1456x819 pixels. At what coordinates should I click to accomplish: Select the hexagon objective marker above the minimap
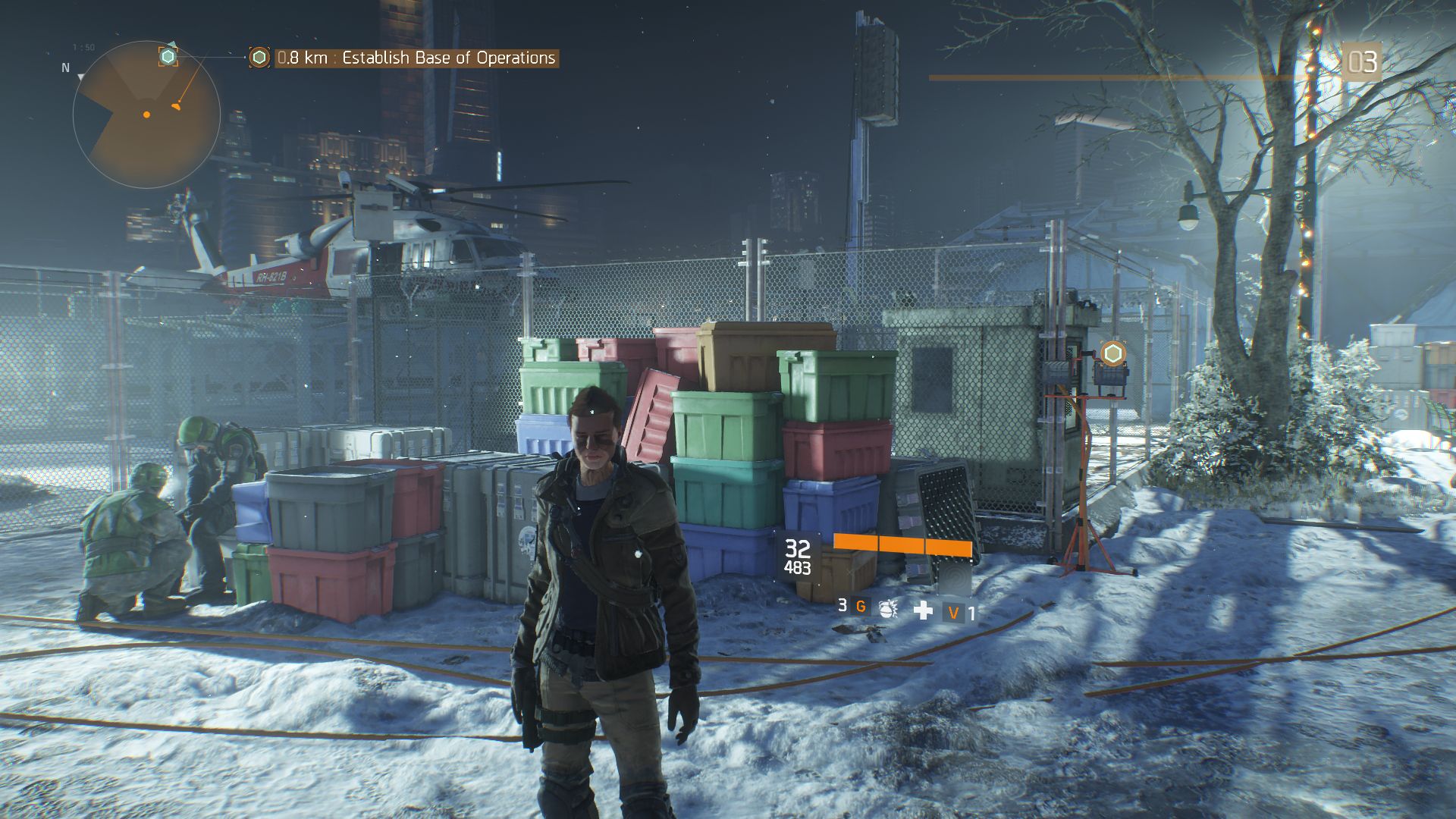click(168, 56)
